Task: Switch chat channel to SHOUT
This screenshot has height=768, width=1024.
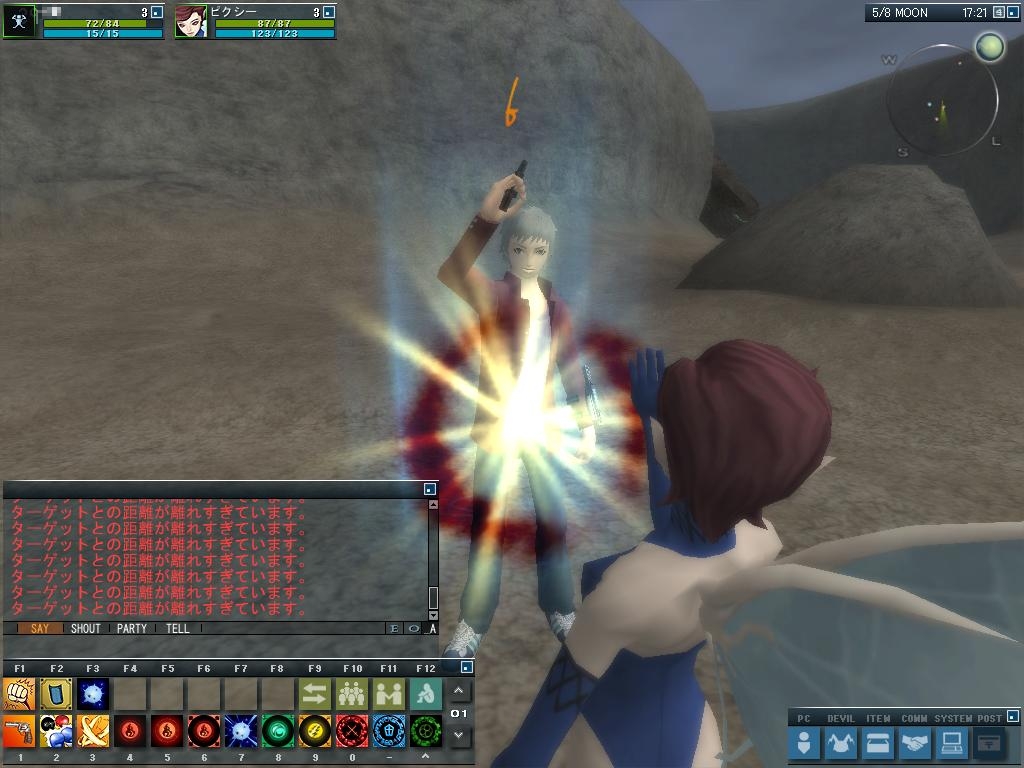Action: coord(86,629)
